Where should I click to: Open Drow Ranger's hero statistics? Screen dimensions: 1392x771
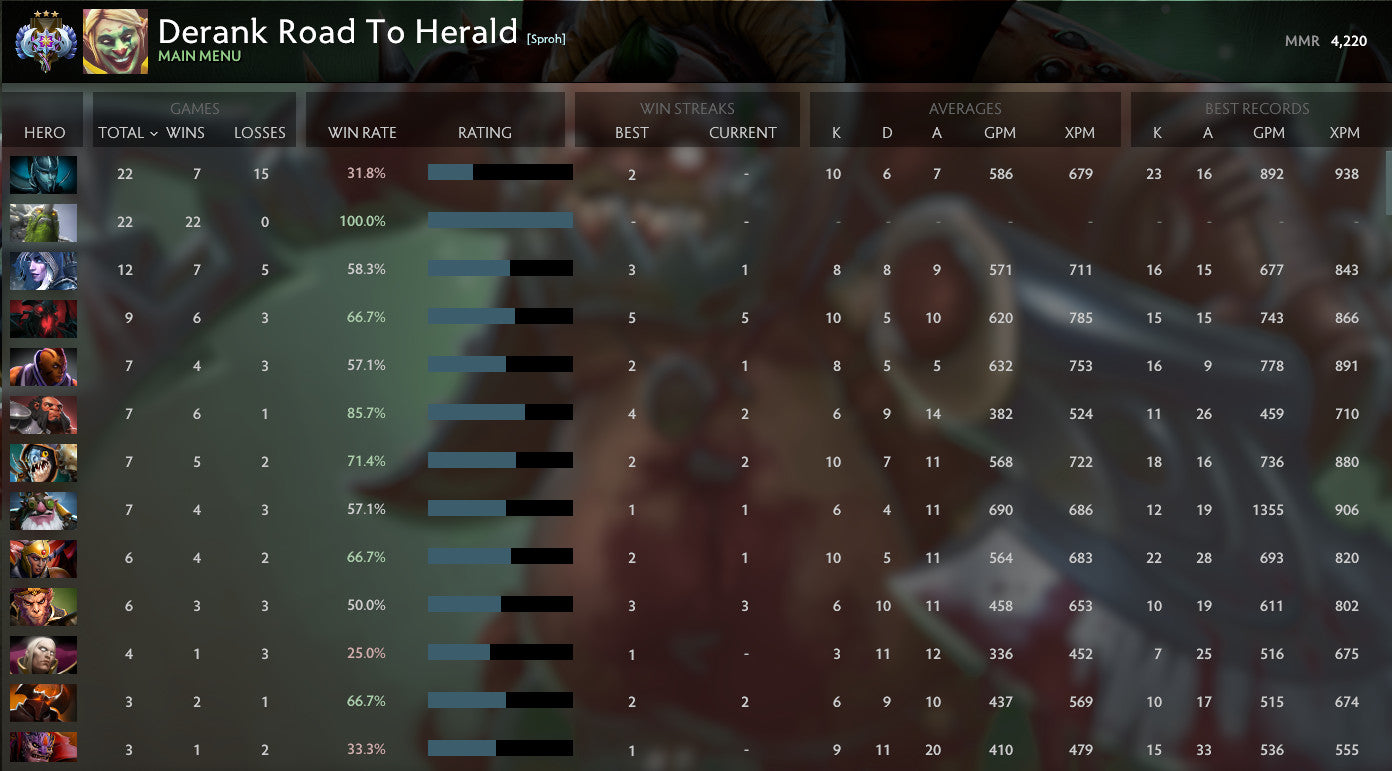(x=43, y=270)
